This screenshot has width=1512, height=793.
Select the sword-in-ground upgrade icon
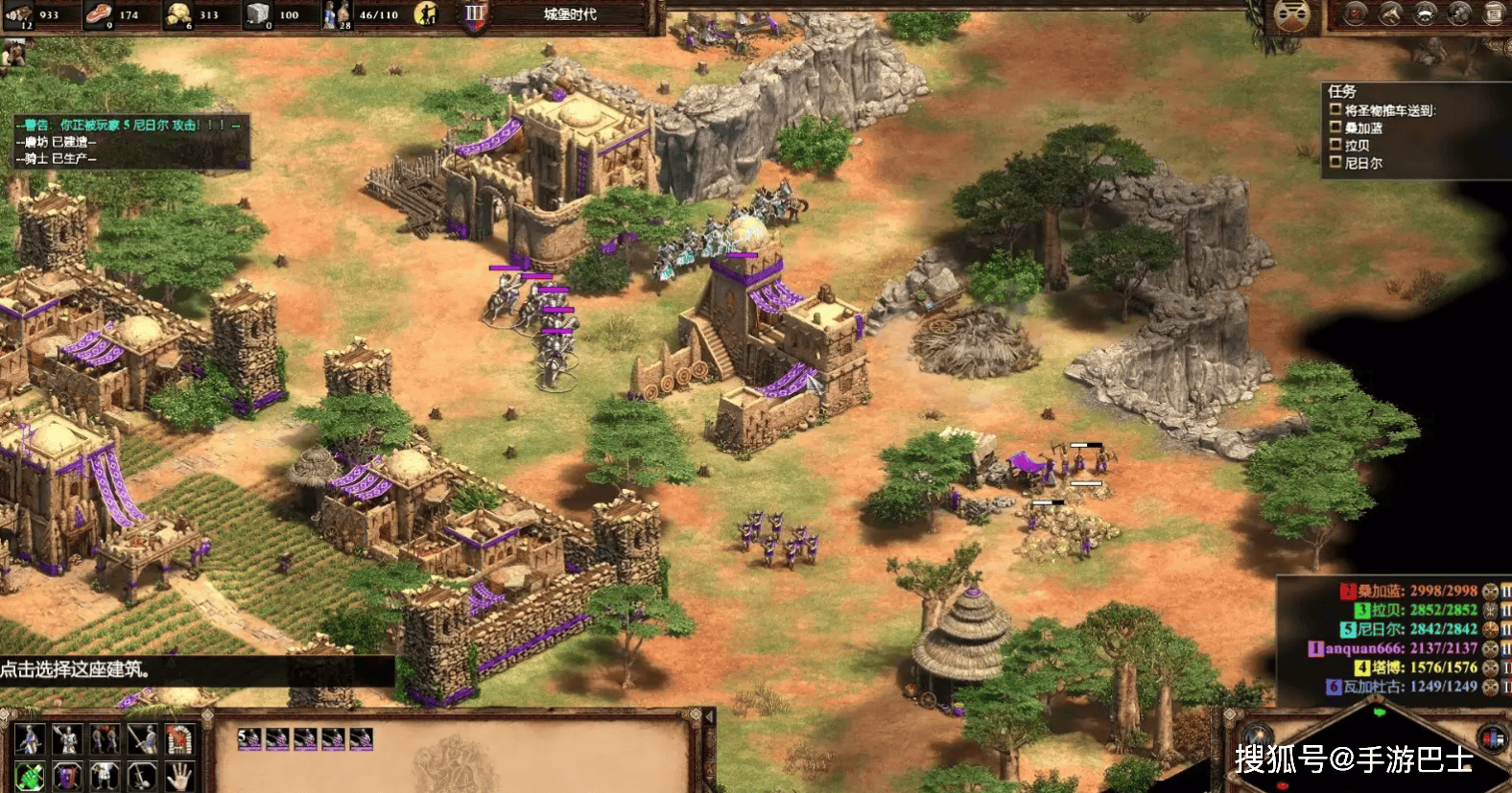click(142, 775)
